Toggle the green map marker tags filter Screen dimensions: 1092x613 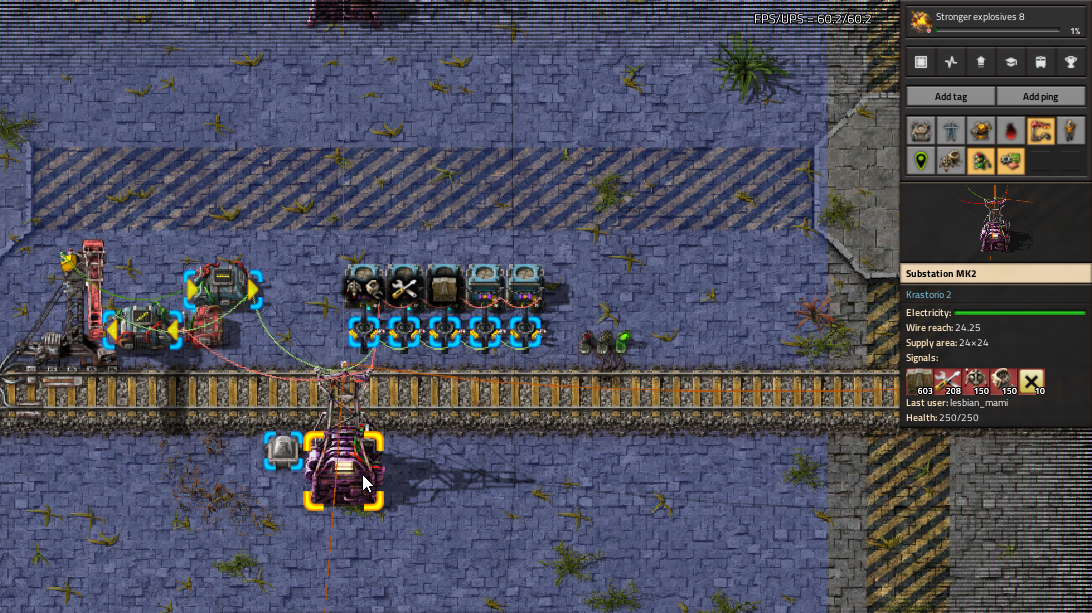921,160
